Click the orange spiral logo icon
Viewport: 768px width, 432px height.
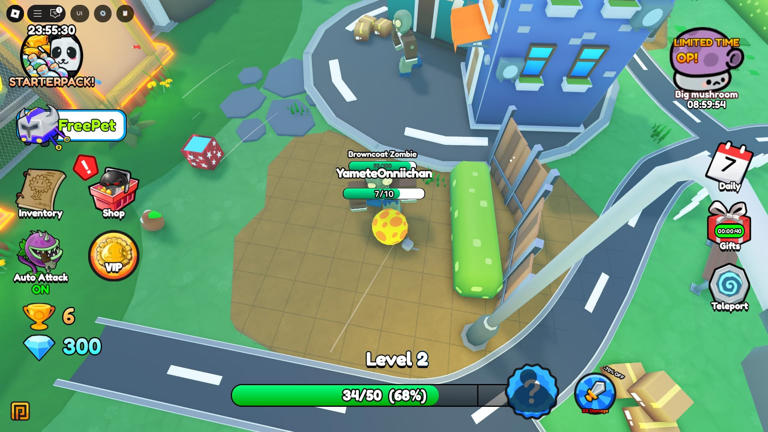tap(19, 411)
